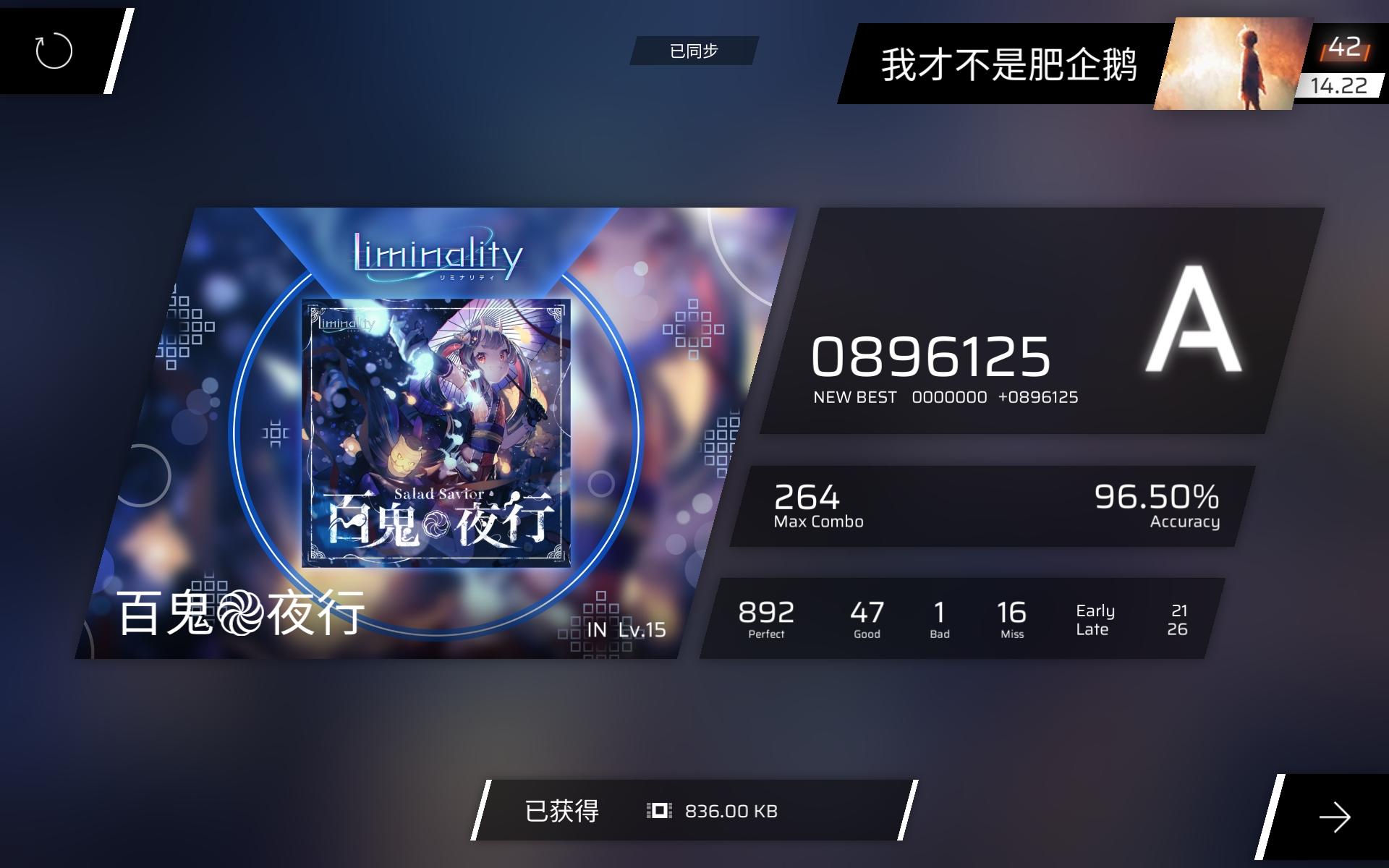The image size is (1389, 868).
Task: Open the NEW BEST score breakdown
Action: pyautogui.click(x=945, y=396)
